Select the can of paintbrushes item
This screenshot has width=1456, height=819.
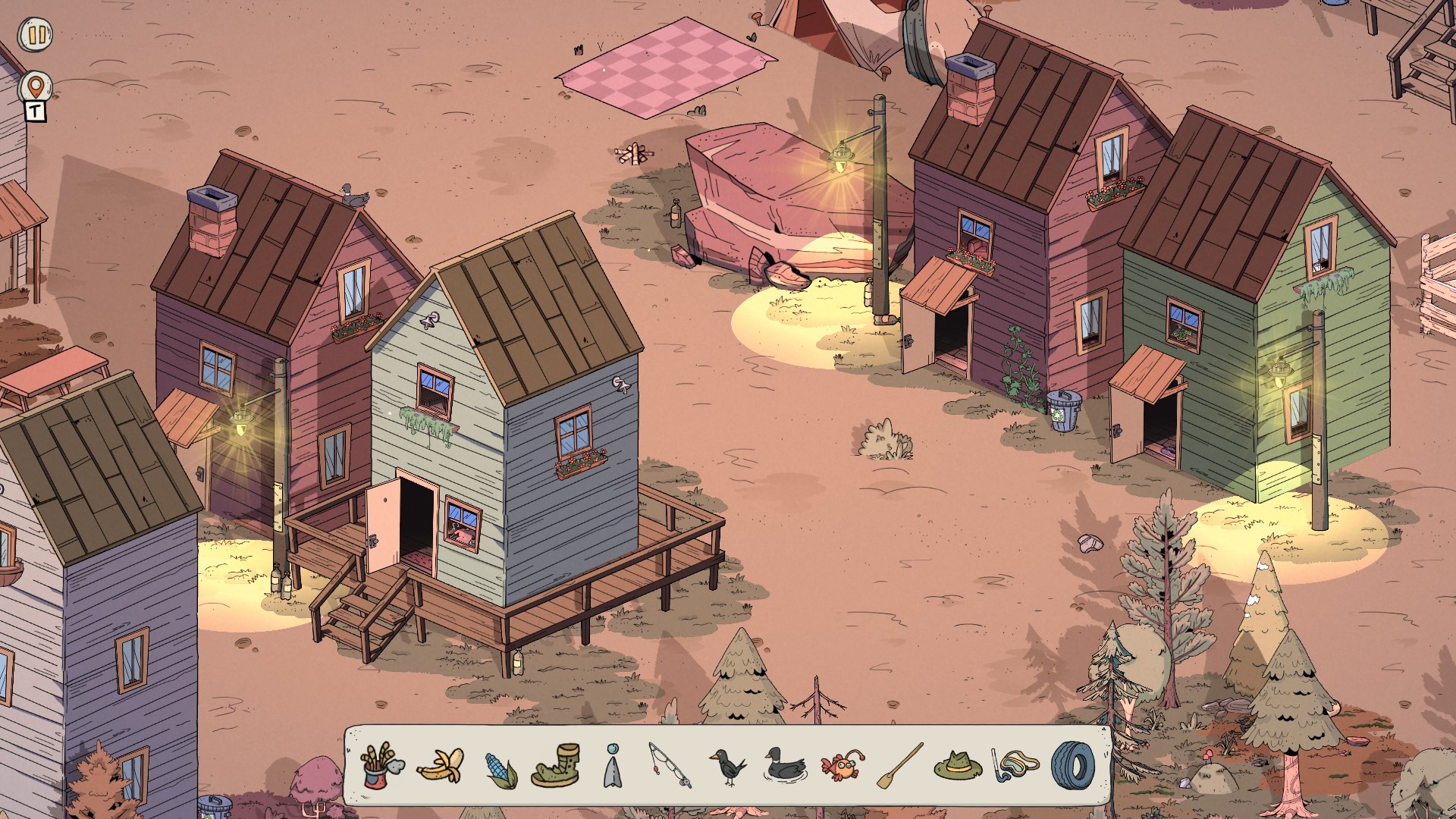click(x=382, y=765)
